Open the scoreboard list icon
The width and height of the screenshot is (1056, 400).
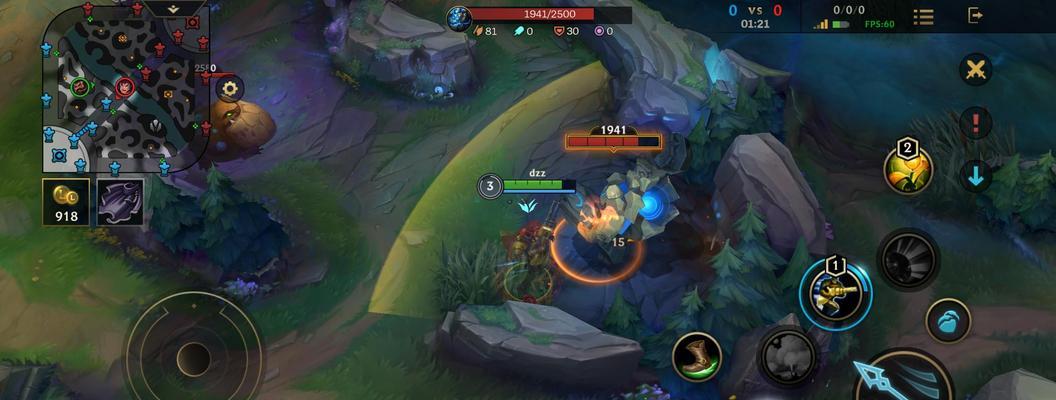pos(923,16)
